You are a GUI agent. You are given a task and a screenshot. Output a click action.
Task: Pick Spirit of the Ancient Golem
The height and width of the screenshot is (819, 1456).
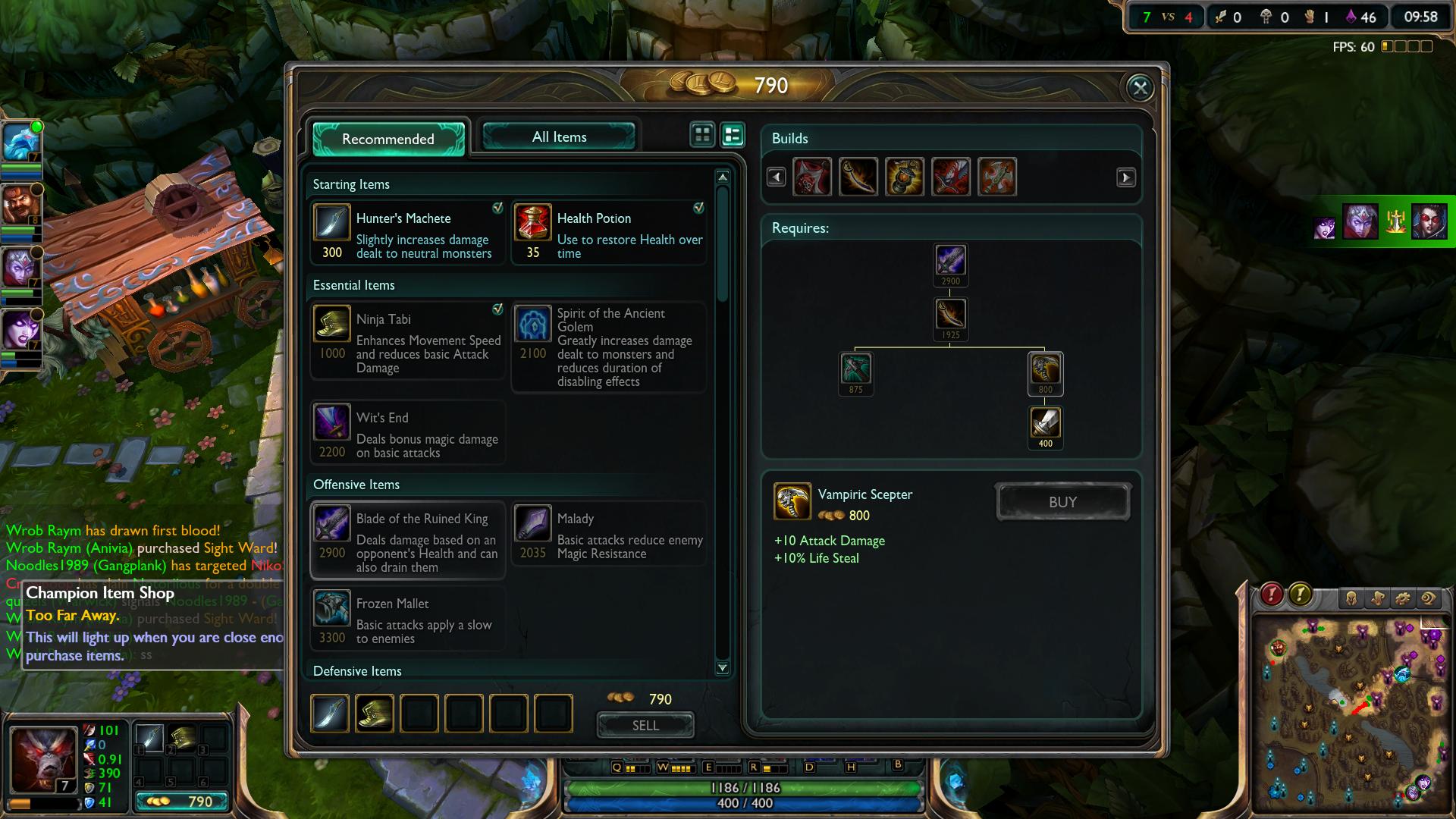(609, 347)
